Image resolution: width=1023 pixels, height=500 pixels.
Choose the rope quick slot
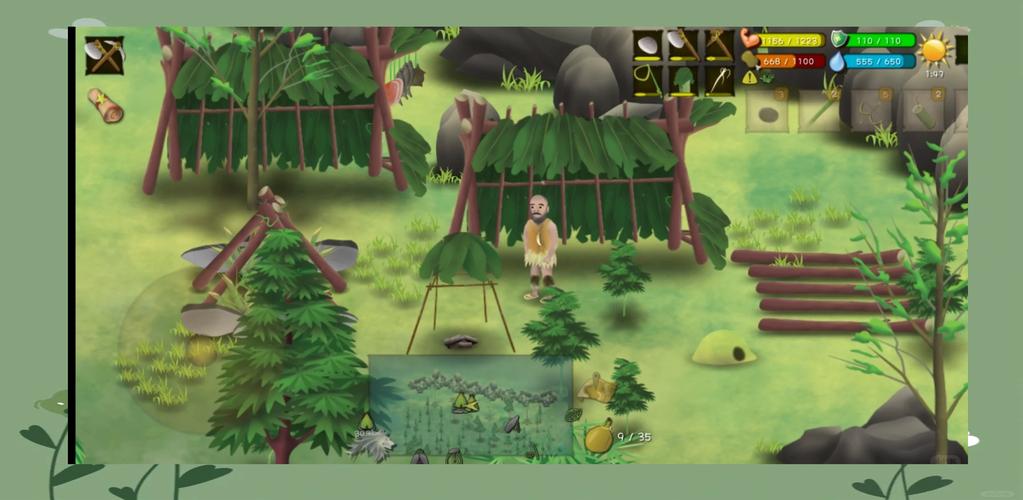click(x=871, y=112)
